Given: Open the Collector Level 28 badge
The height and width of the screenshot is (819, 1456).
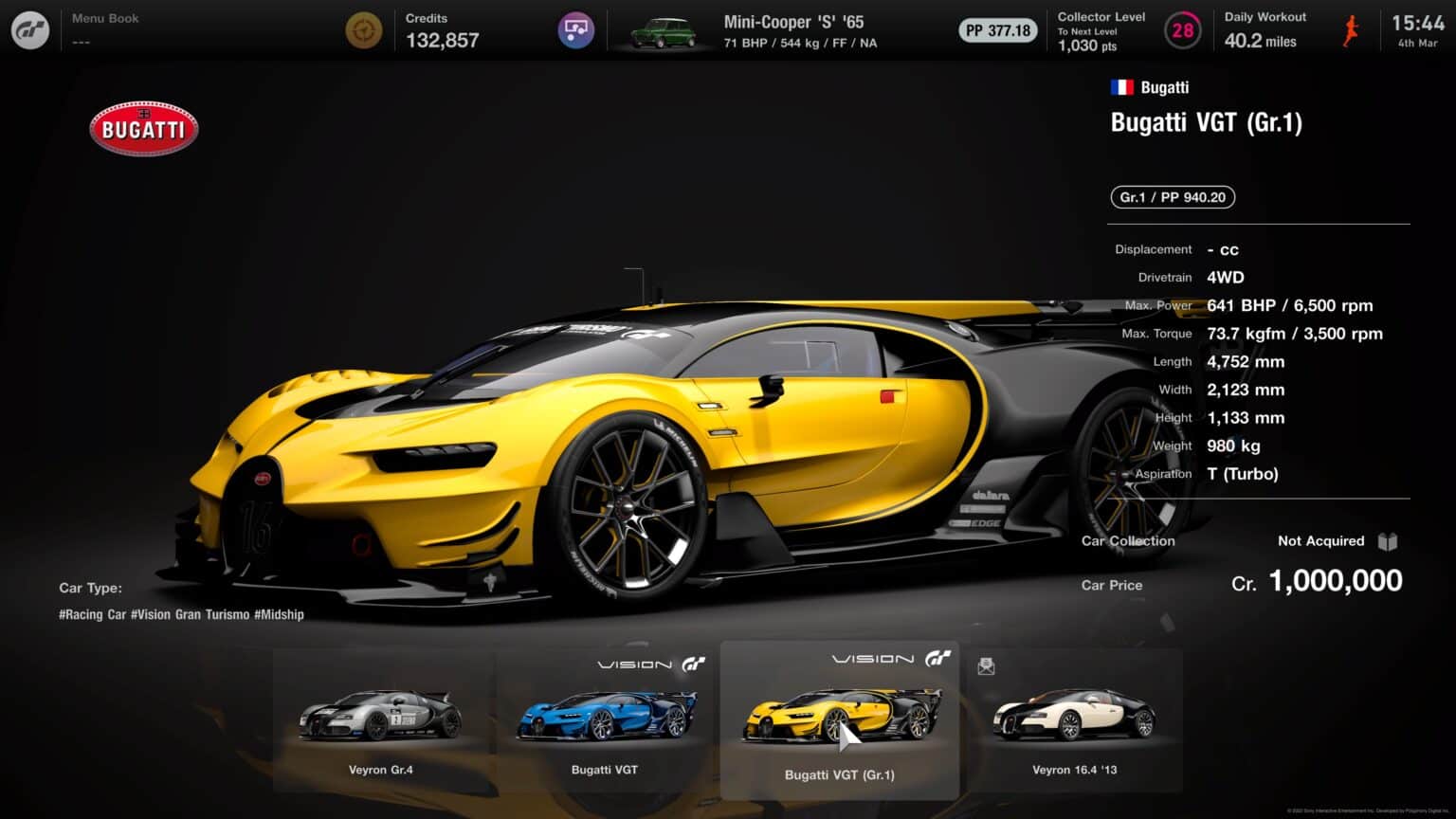Looking at the screenshot, I should [x=1183, y=29].
